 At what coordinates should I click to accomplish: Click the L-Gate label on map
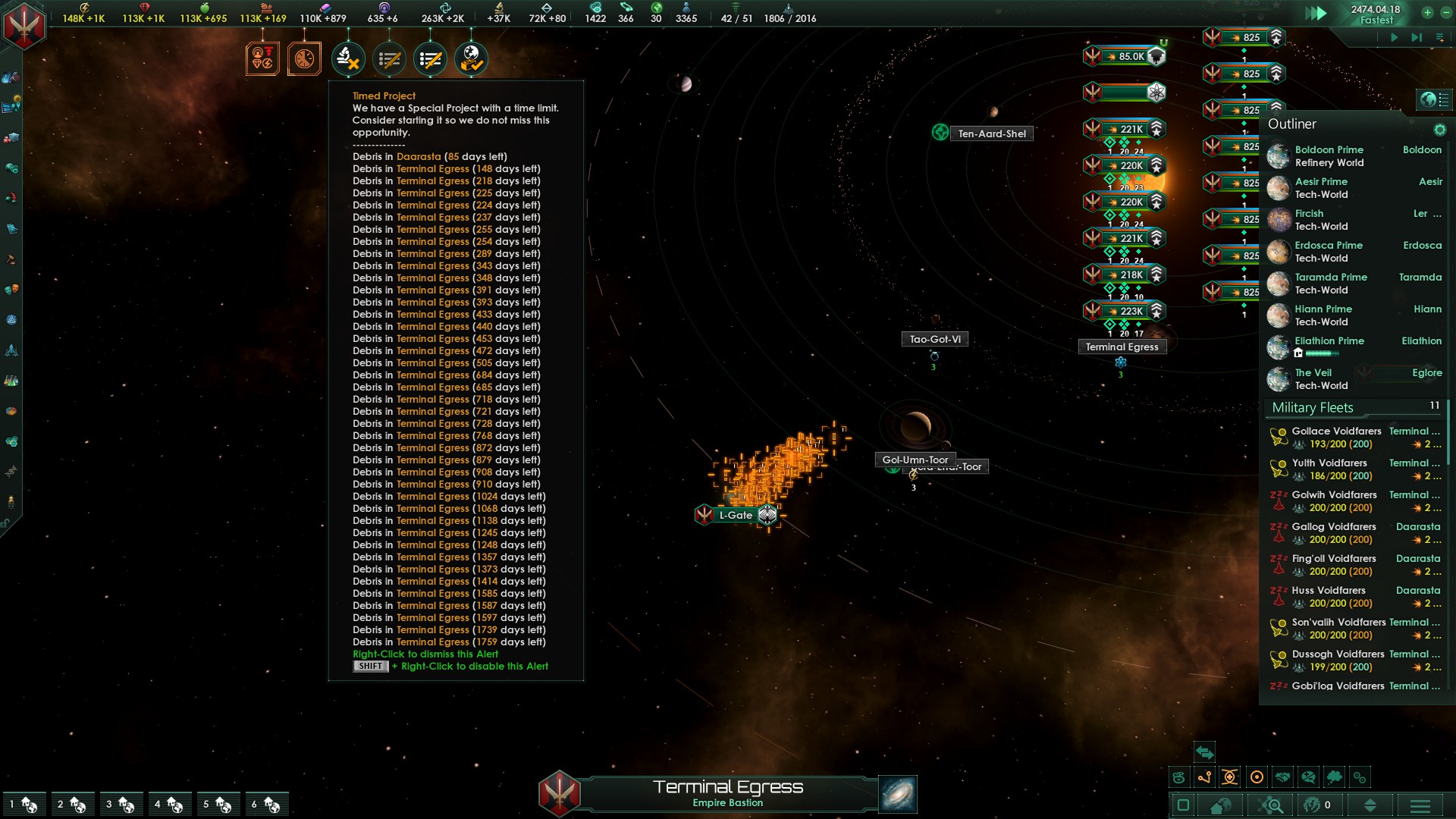[736, 515]
